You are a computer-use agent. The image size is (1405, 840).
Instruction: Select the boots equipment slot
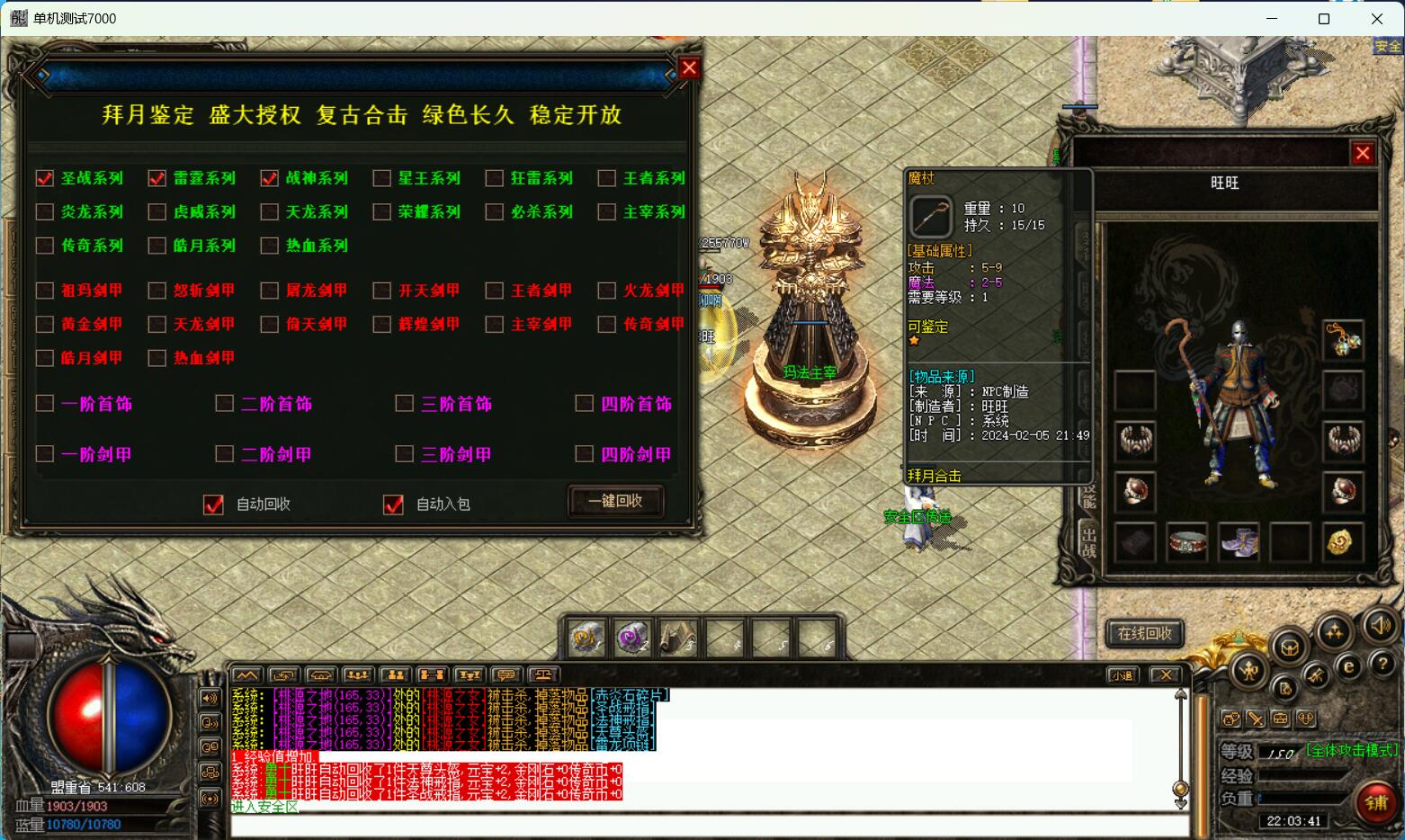pos(1239,542)
